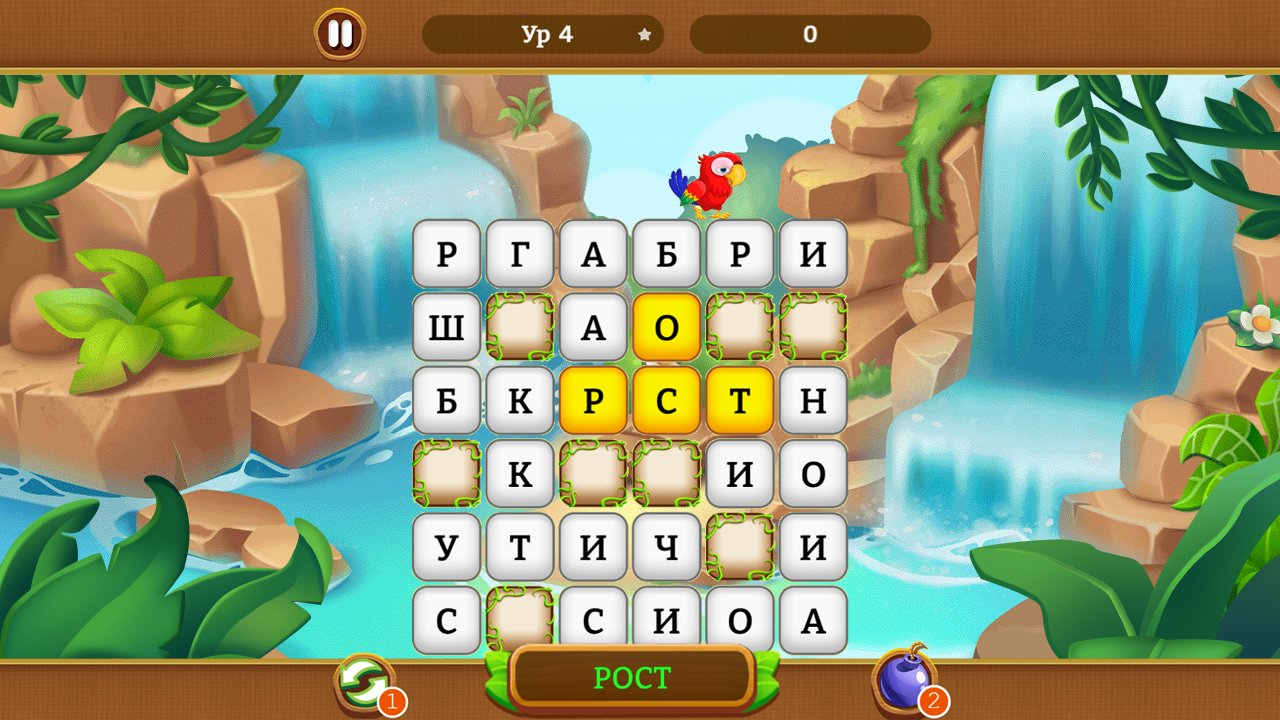
Task: Click the score counter showing 0
Action: tap(811, 33)
